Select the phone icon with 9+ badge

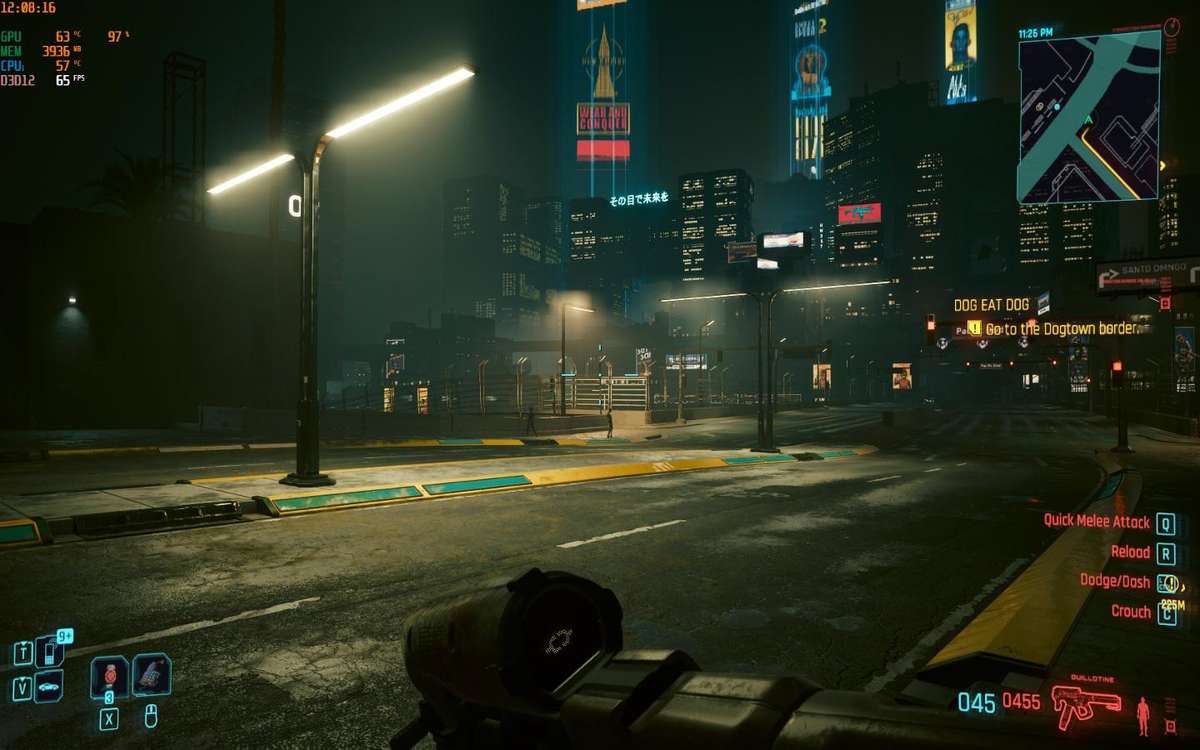point(49,652)
